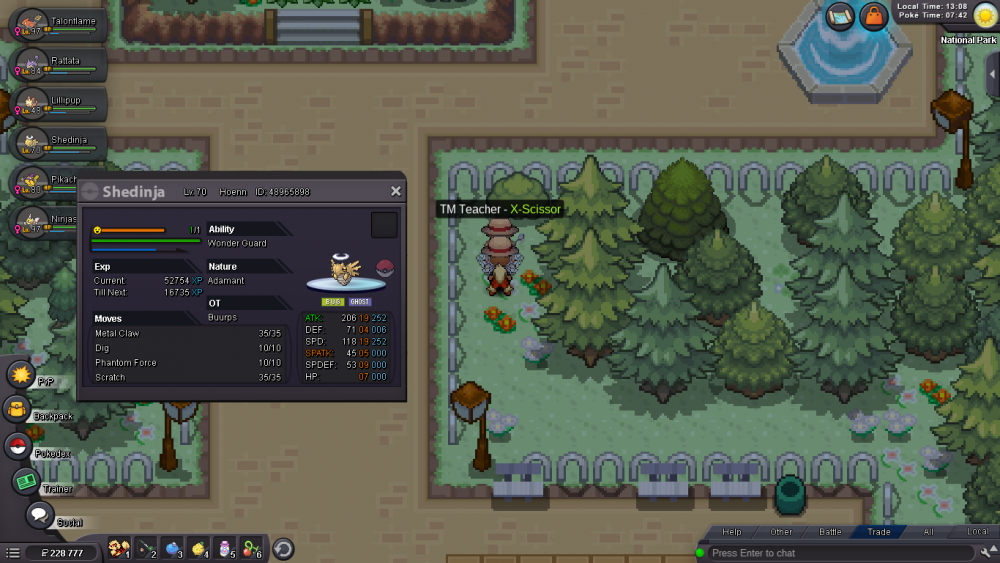Close the Shedinja summary window
This screenshot has width=1000, height=563.
[x=396, y=191]
